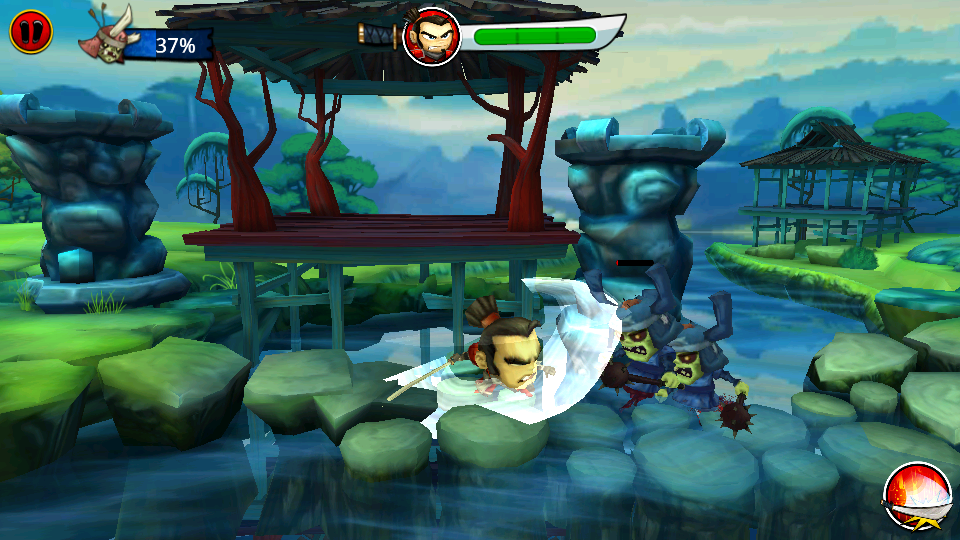Pause the game with the red button

coord(29,32)
